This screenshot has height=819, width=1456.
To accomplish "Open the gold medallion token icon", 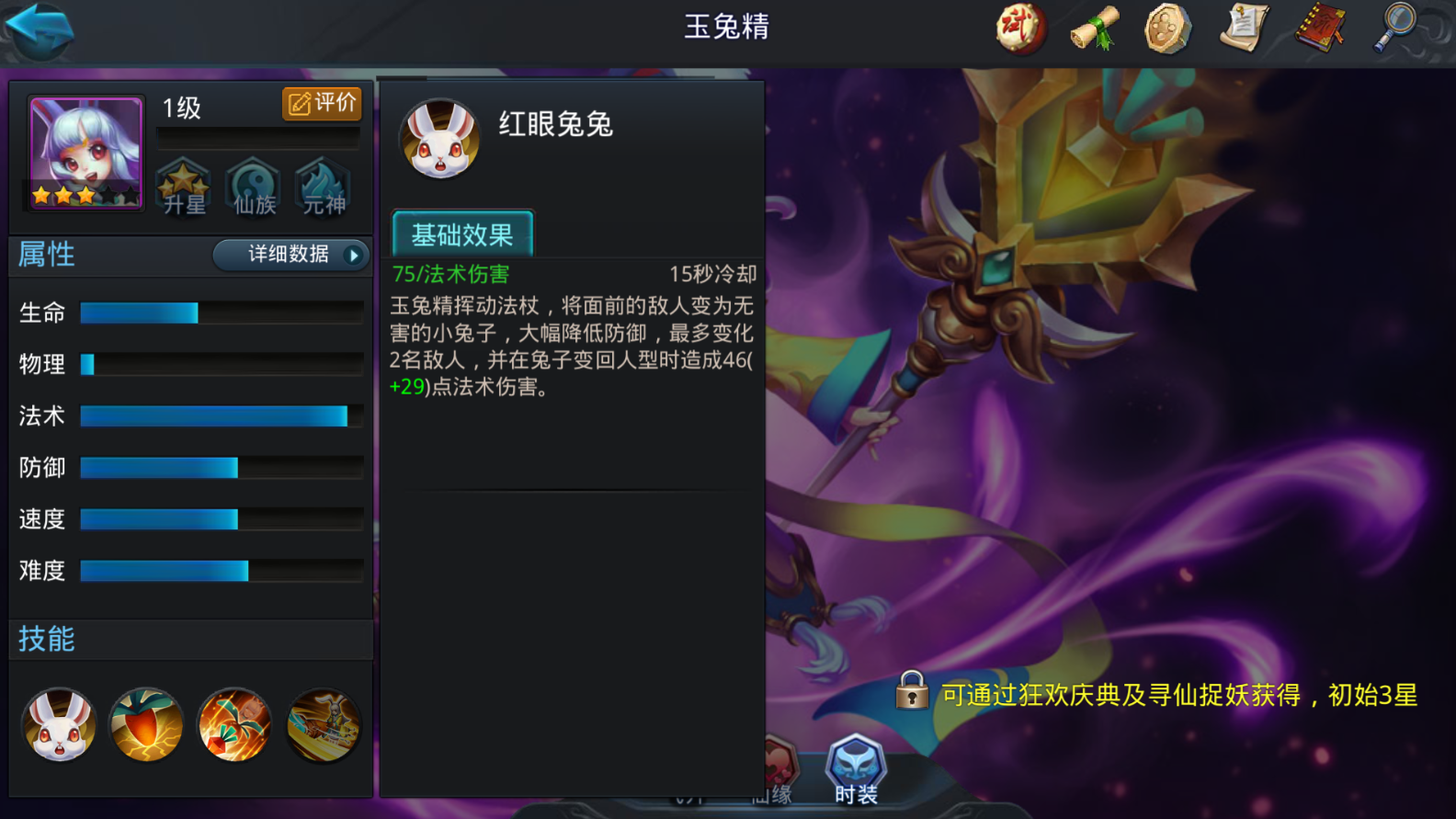I will click(1167, 28).
